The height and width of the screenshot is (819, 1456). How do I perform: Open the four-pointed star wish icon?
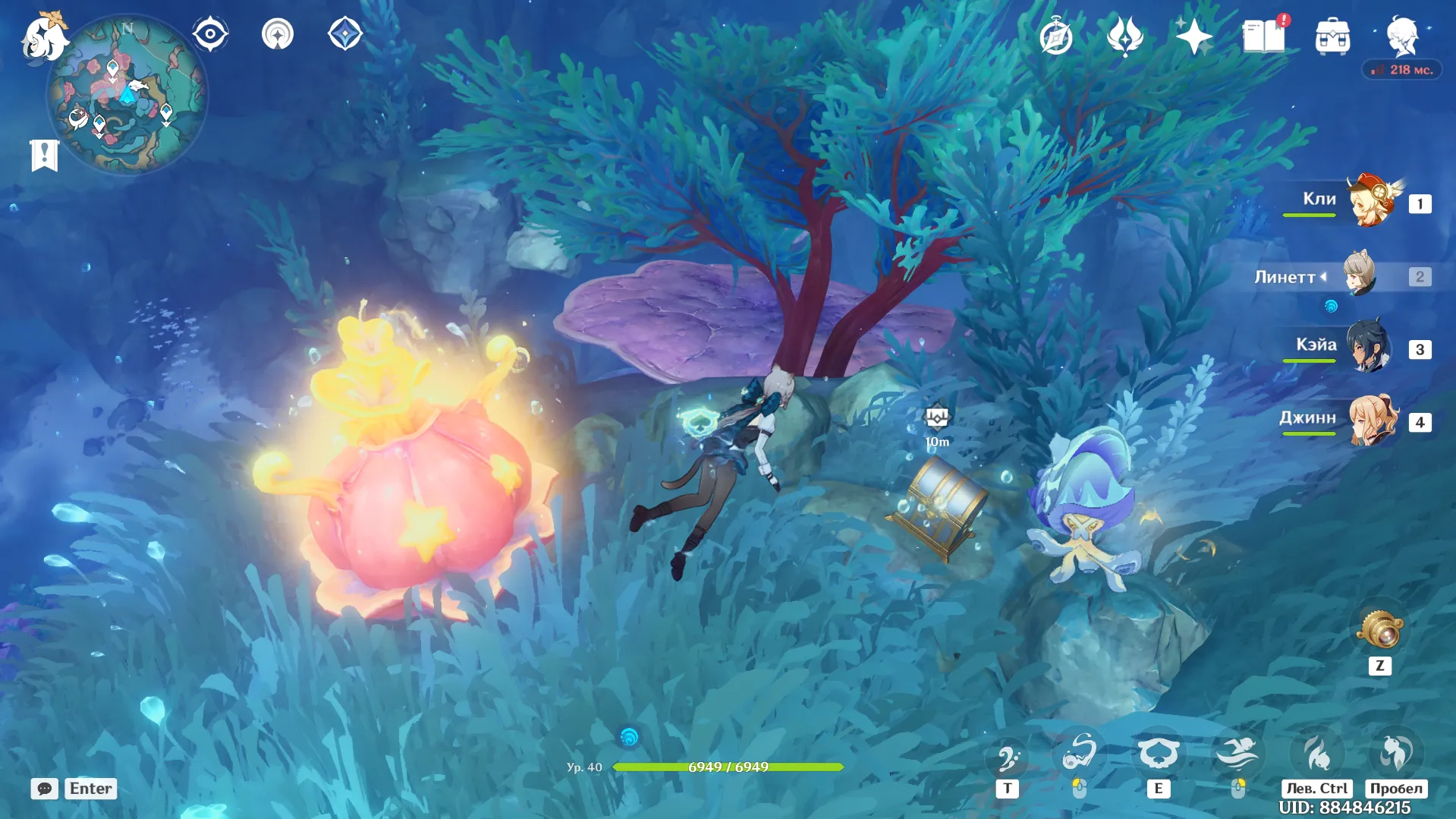pyautogui.click(x=1193, y=36)
